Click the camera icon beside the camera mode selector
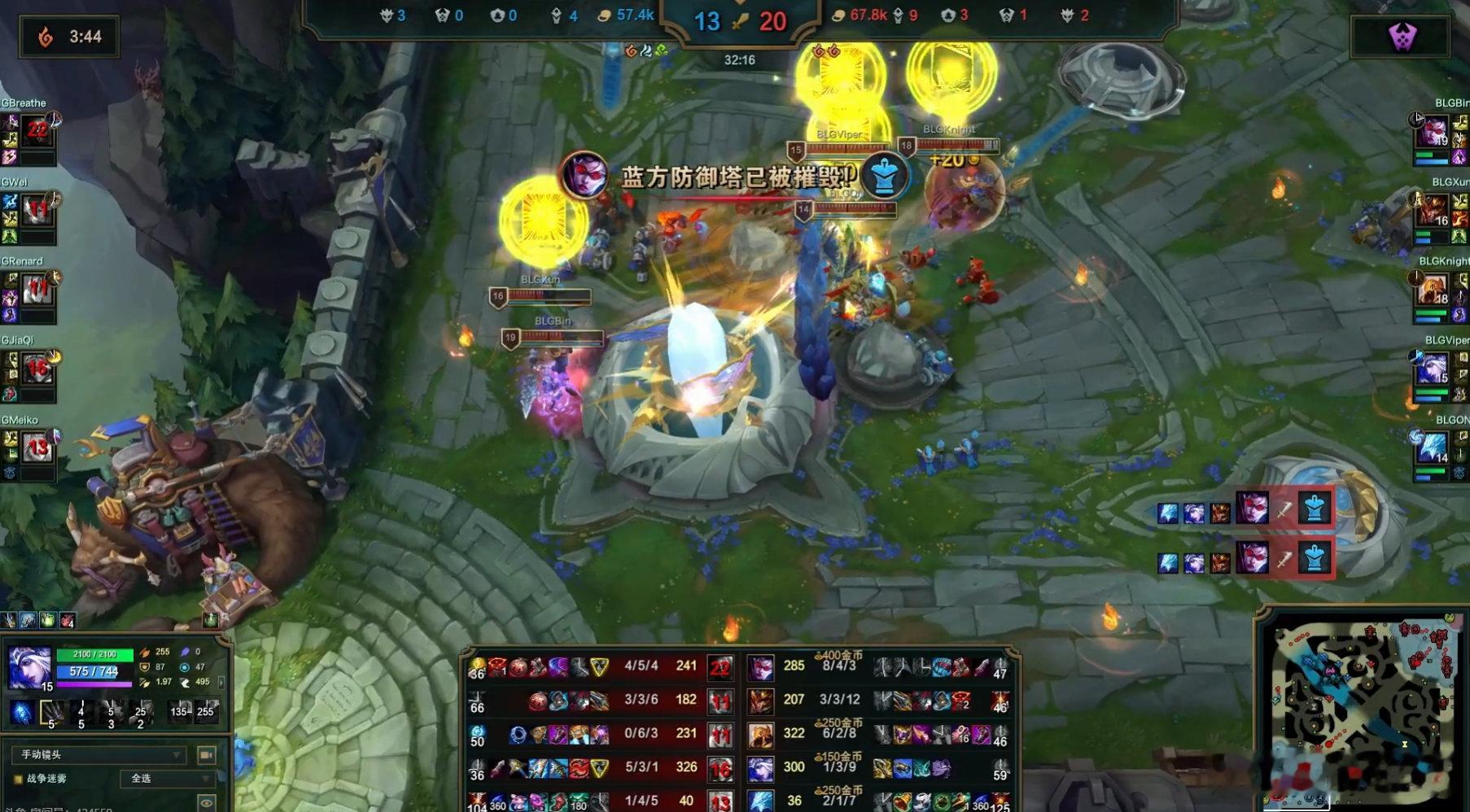 (206, 755)
